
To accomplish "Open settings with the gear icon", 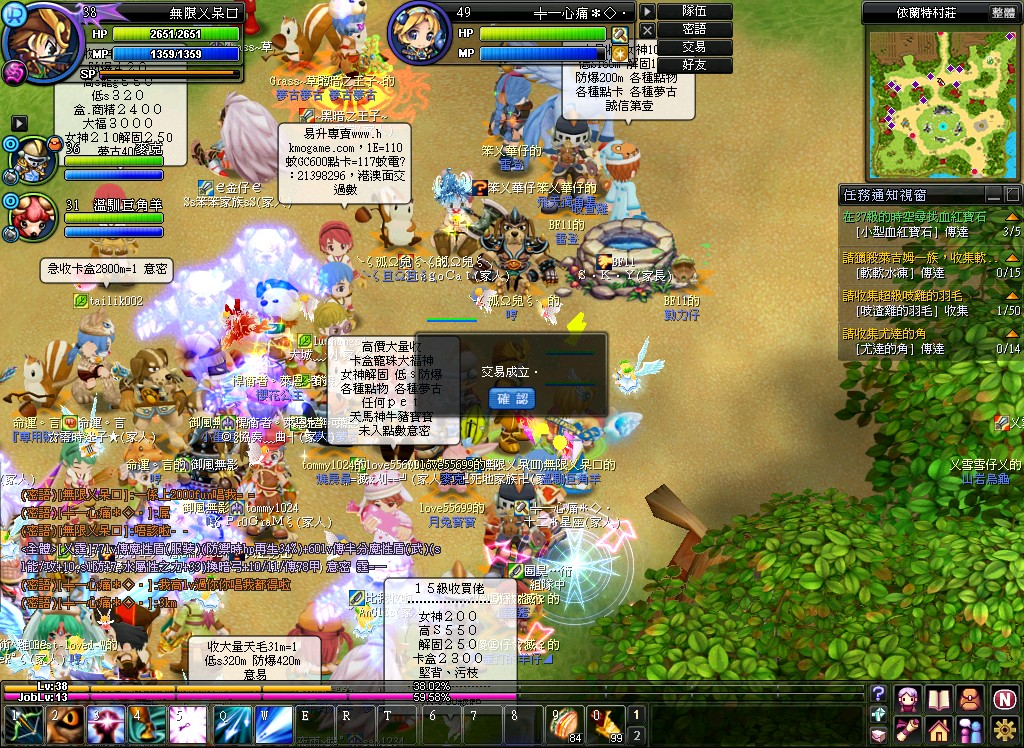I will pos(1004,729).
